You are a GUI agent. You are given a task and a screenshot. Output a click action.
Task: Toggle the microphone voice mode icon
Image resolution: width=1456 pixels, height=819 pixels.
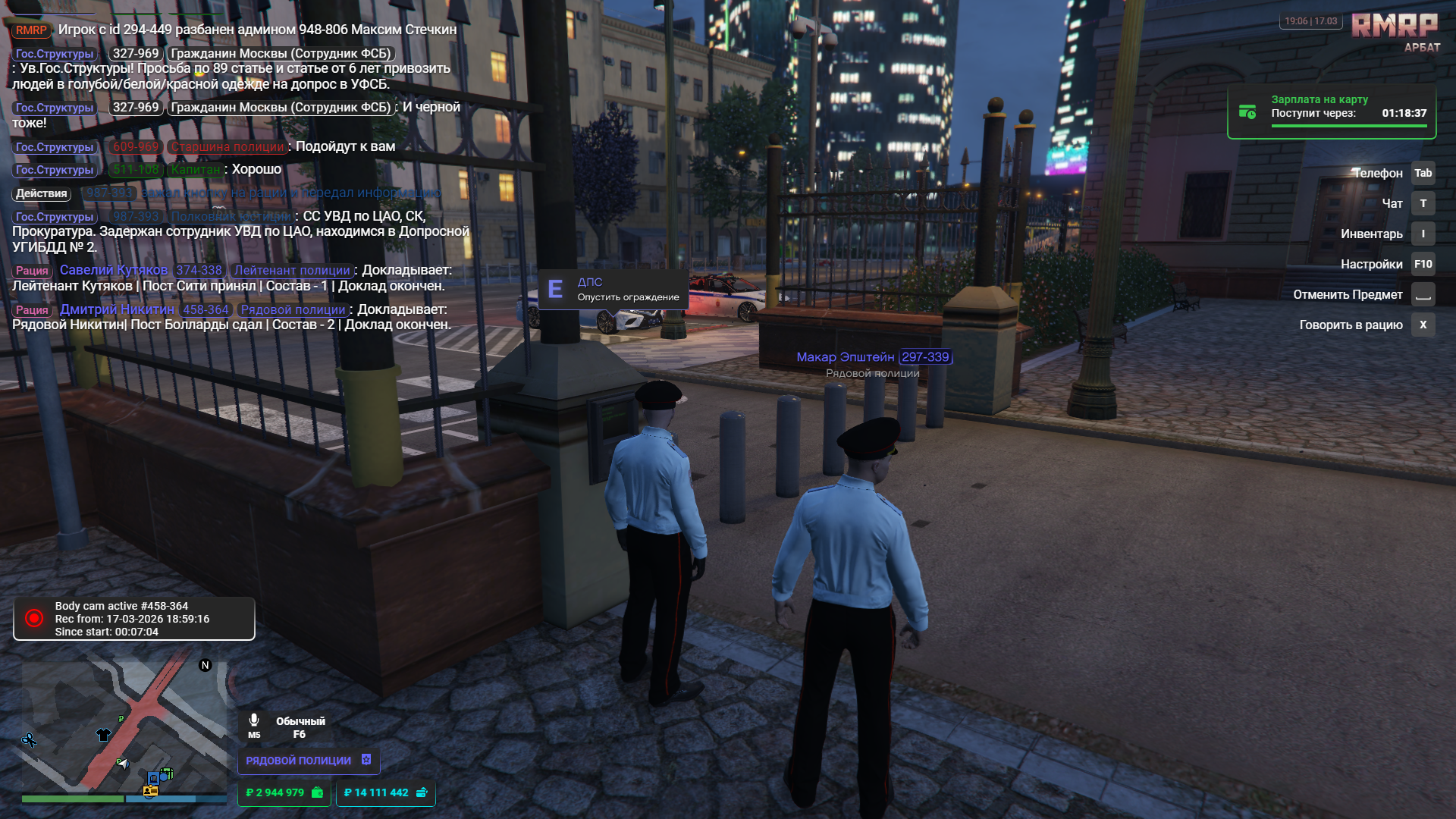(254, 720)
